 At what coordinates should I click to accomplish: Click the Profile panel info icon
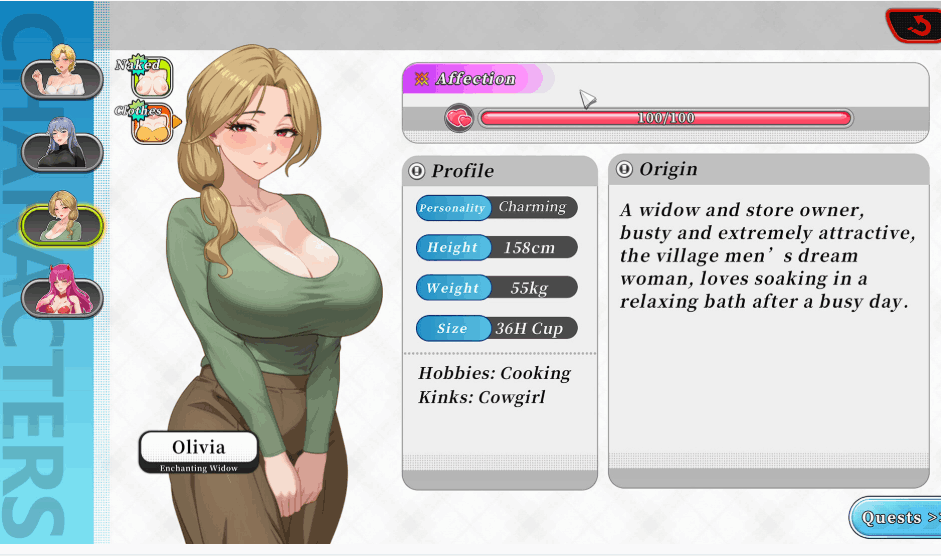tap(417, 171)
